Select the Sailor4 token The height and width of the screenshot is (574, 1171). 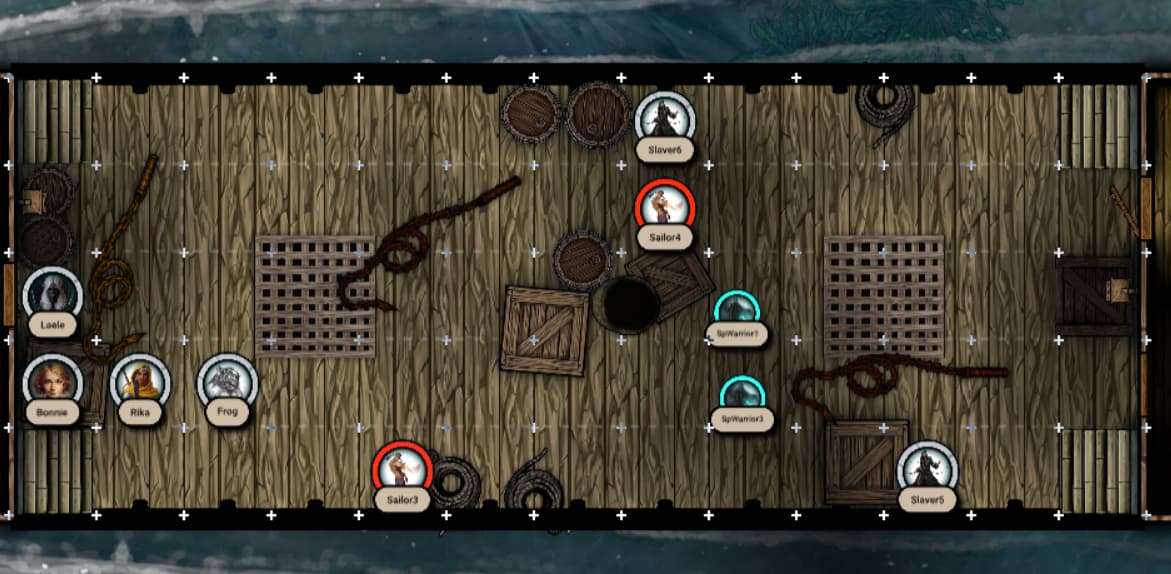(x=664, y=208)
